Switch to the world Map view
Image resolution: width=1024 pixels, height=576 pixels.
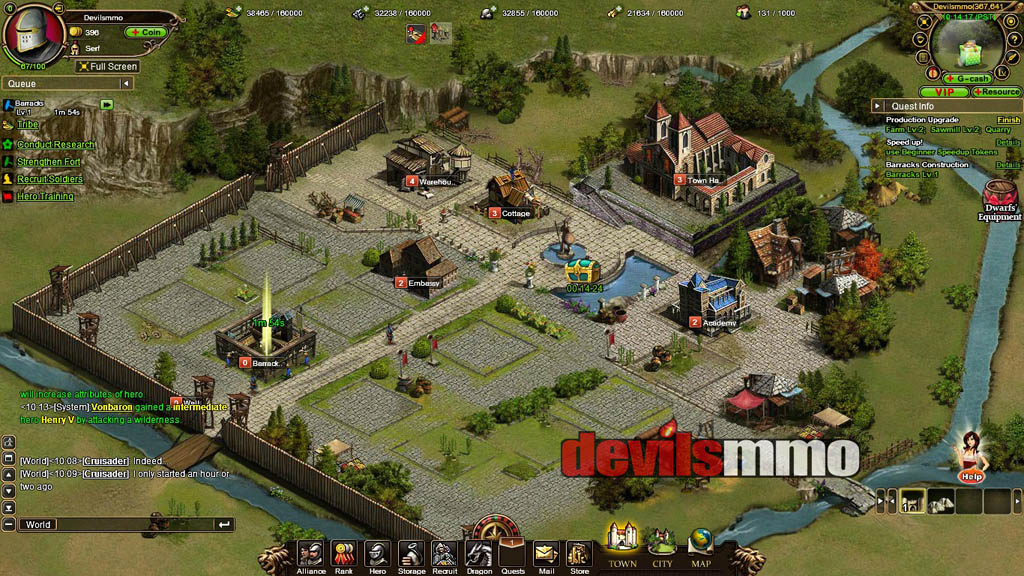pos(701,546)
